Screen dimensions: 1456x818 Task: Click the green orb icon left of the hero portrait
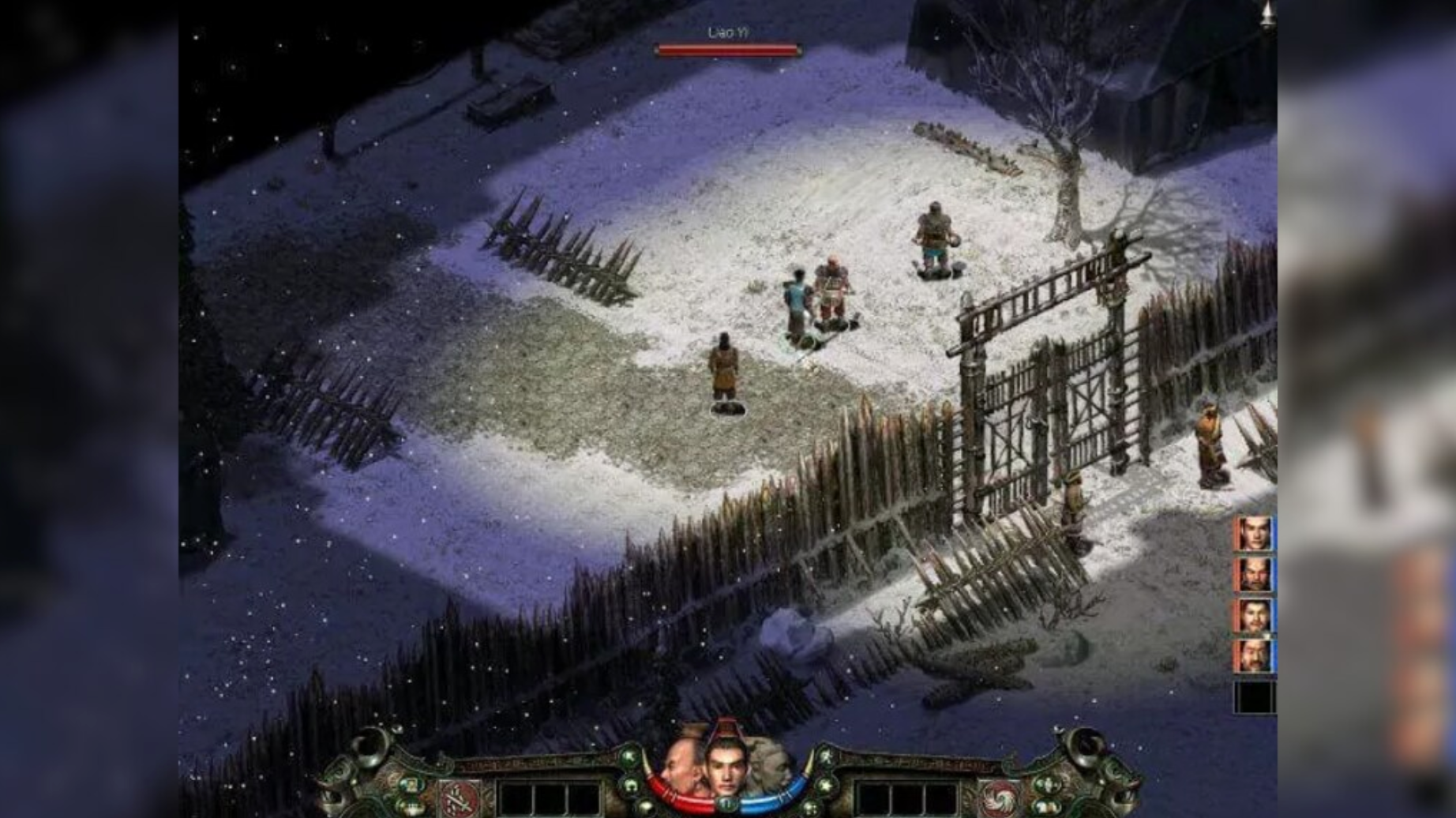click(630, 756)
